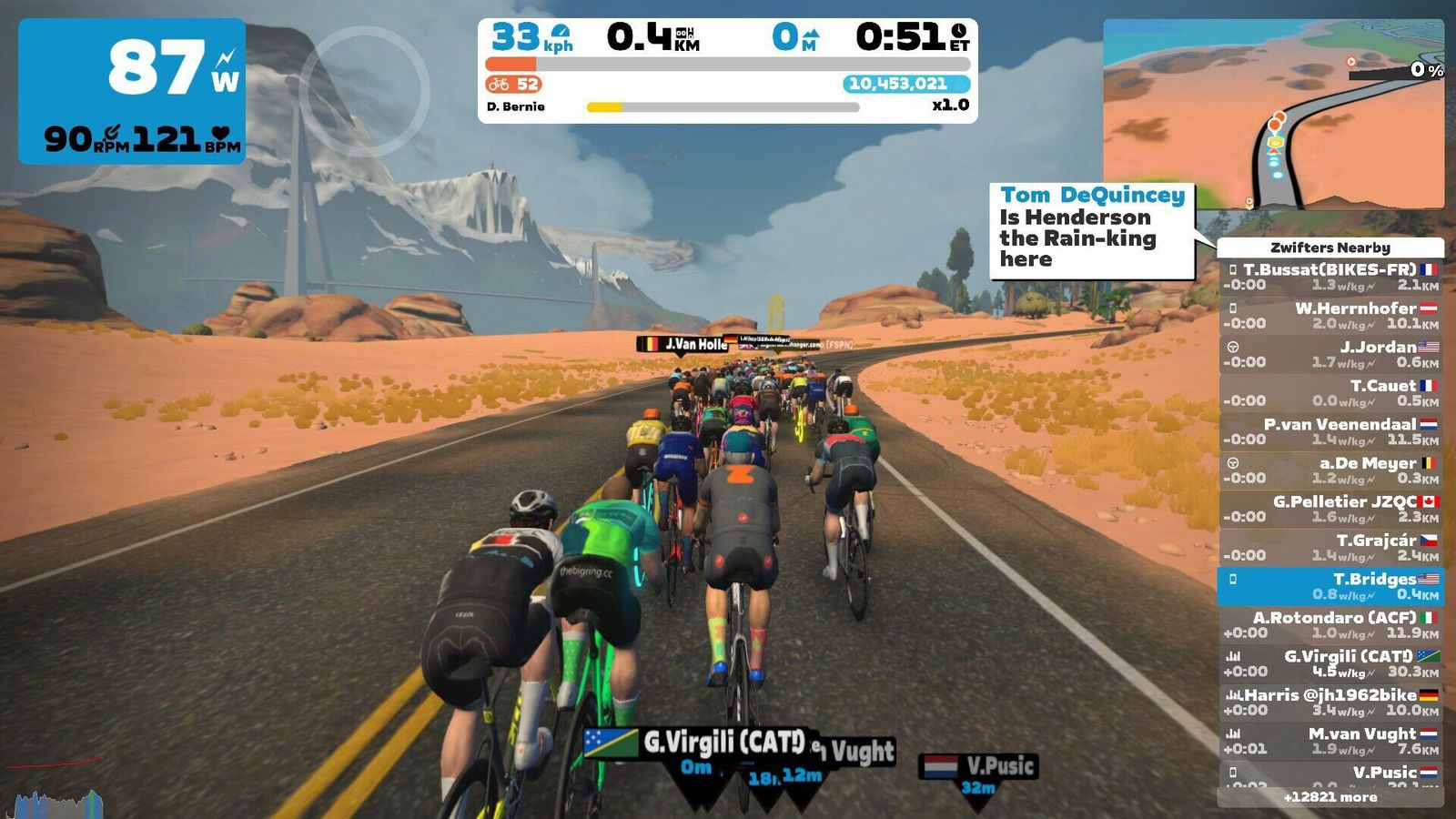Click the empty power-up ring
1456x819 pixels.
(x=364, y=91)
